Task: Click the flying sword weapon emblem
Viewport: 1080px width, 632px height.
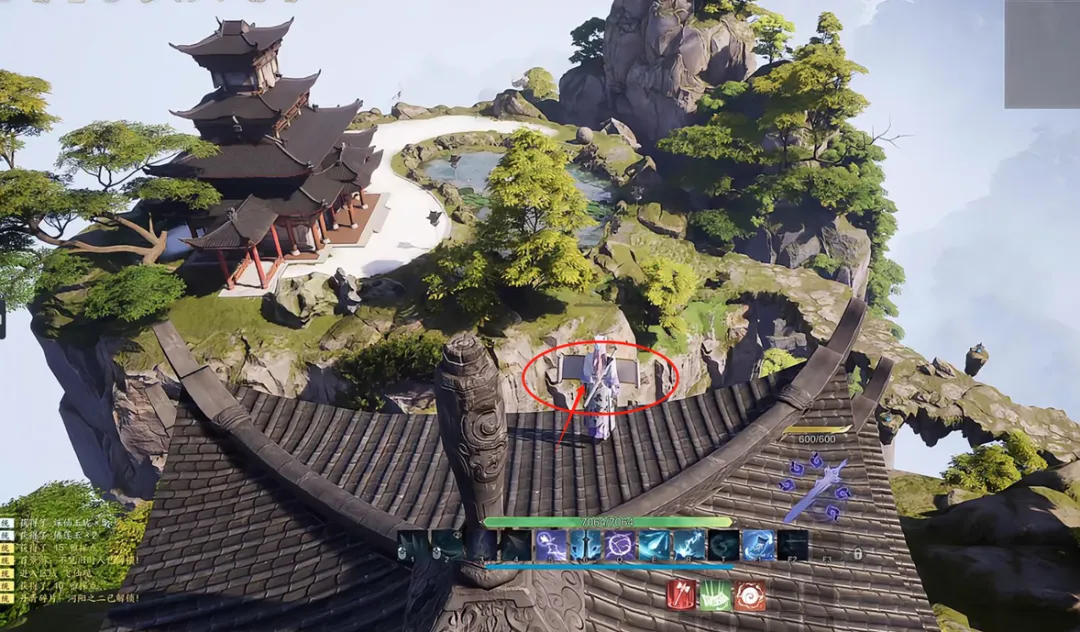Action: pos(815,488)
